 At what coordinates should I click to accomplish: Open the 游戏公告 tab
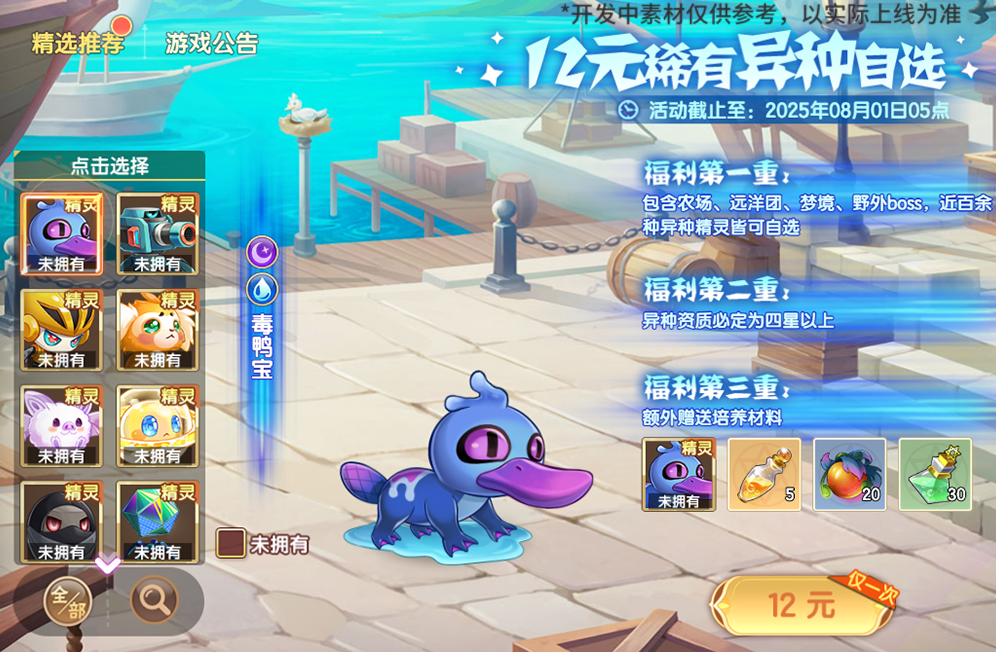coord(211,43)
